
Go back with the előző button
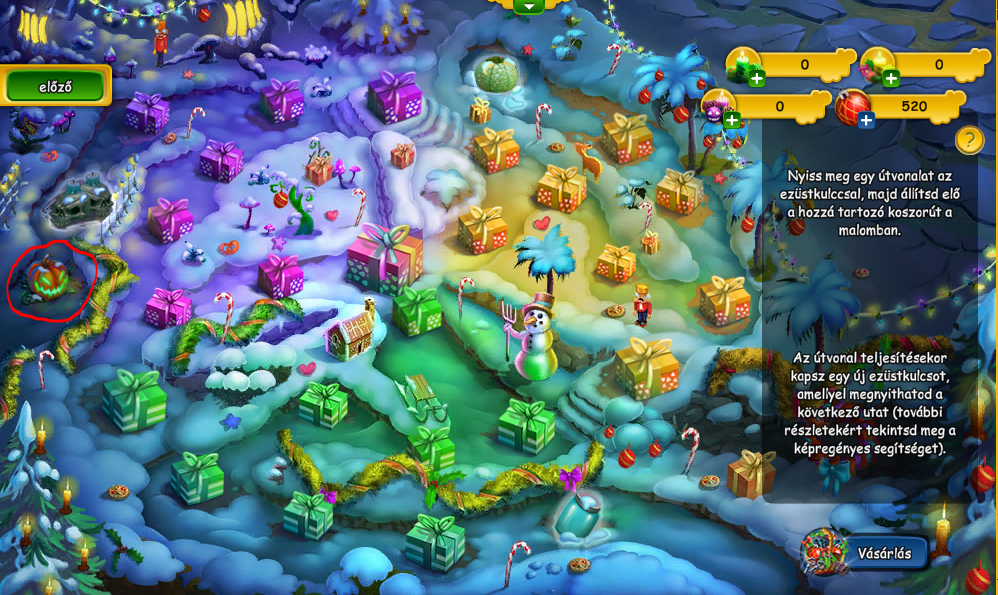[x=55, y=86]
